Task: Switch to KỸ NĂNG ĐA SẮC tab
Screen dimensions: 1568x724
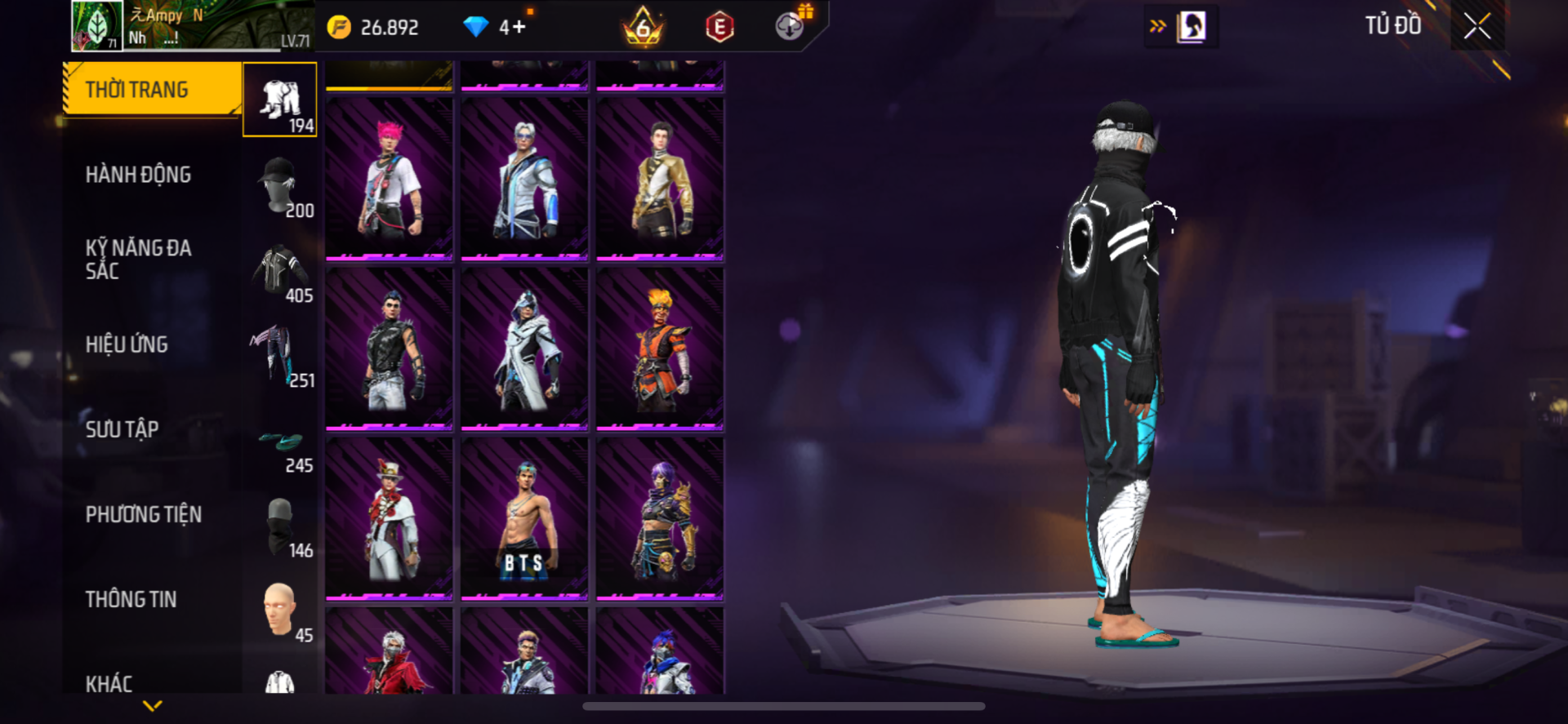Action: (x=138, y=260)
